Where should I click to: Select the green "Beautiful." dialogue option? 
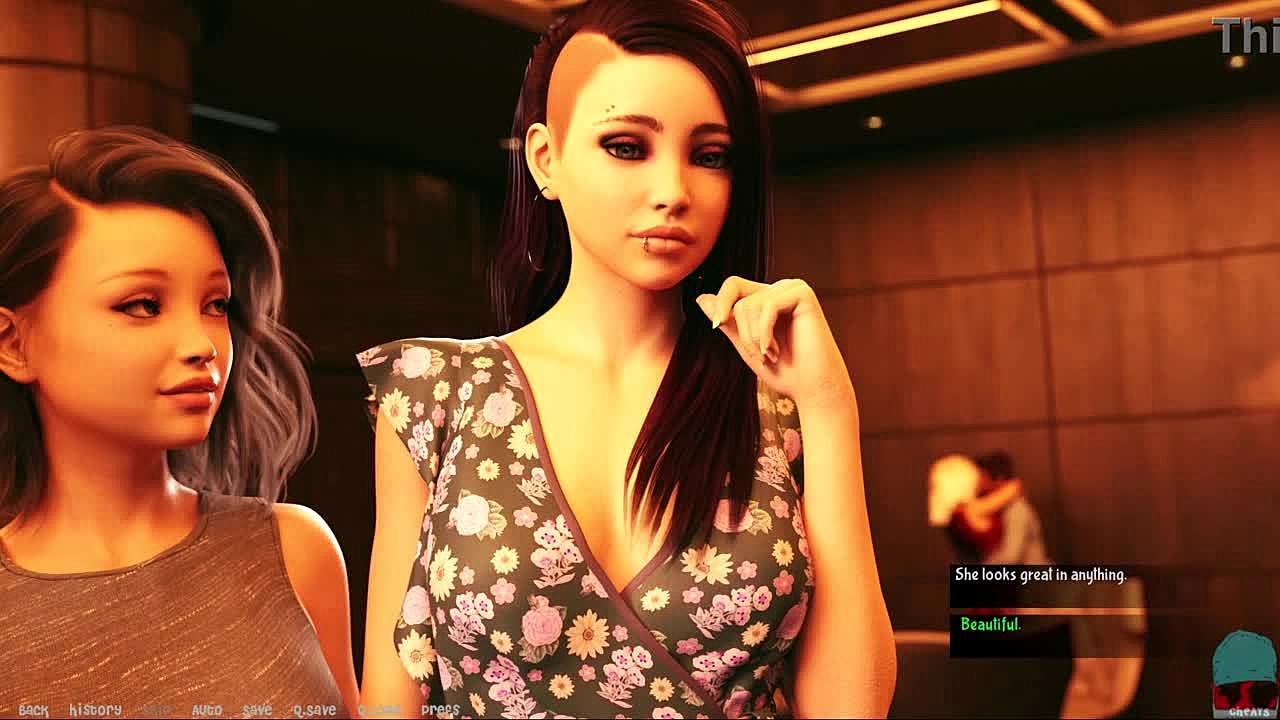[990, 625]
